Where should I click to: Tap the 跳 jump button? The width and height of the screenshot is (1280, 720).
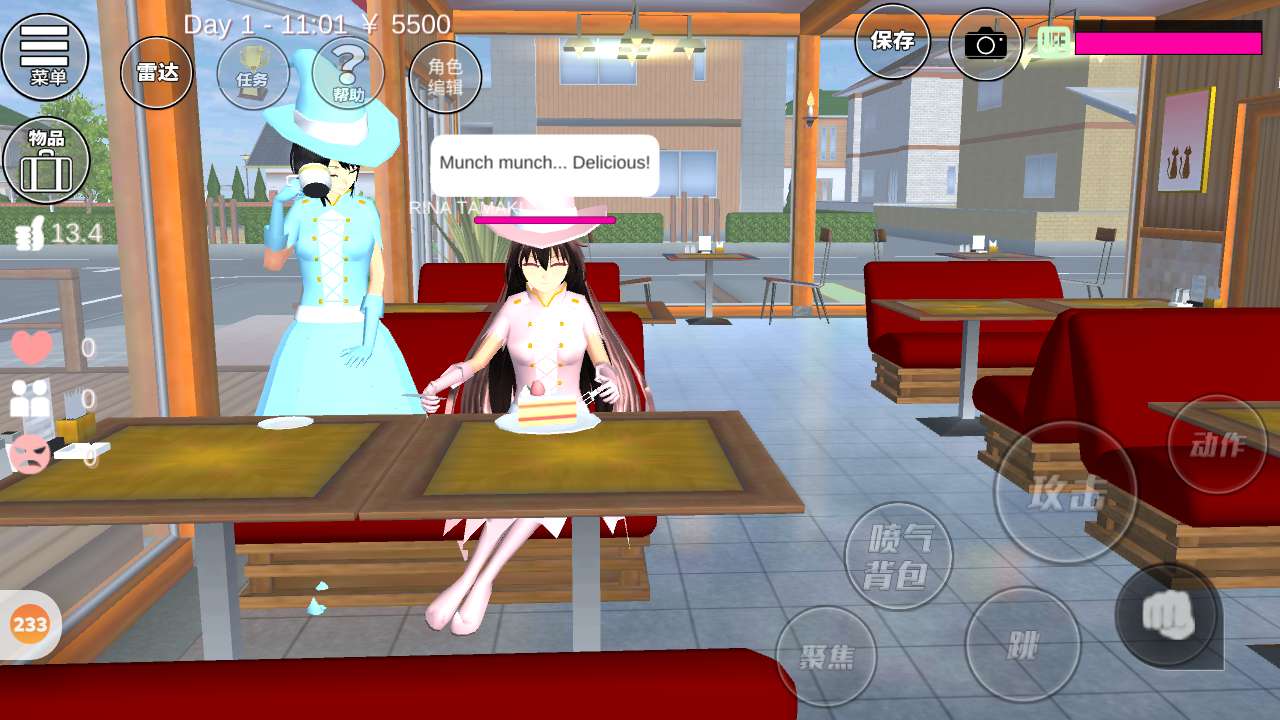click(1022, 645)
